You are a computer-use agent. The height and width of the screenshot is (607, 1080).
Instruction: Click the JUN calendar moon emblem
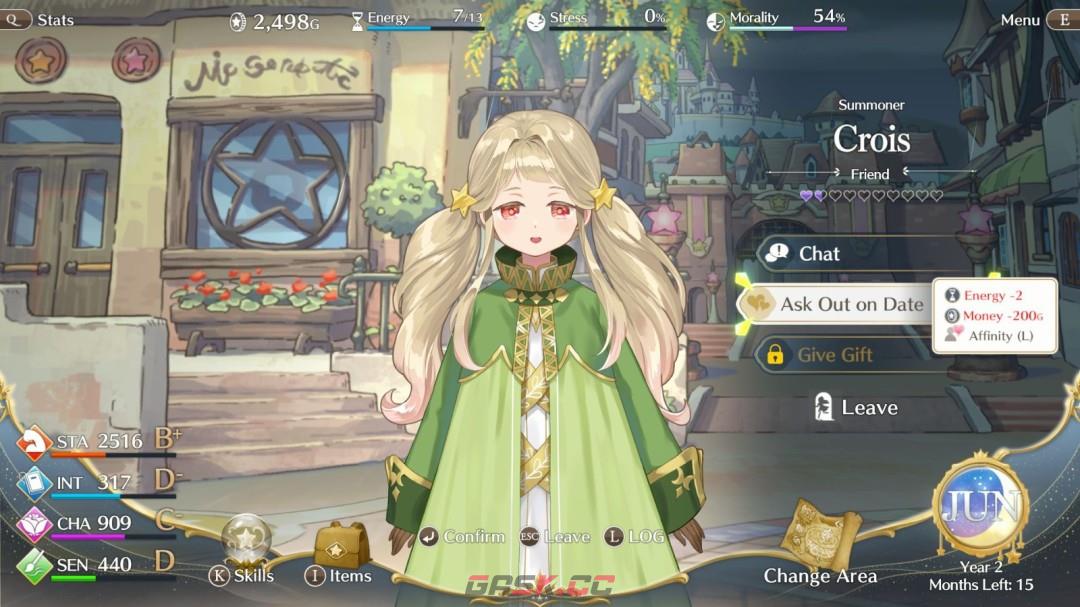click(x=980, y=505)
